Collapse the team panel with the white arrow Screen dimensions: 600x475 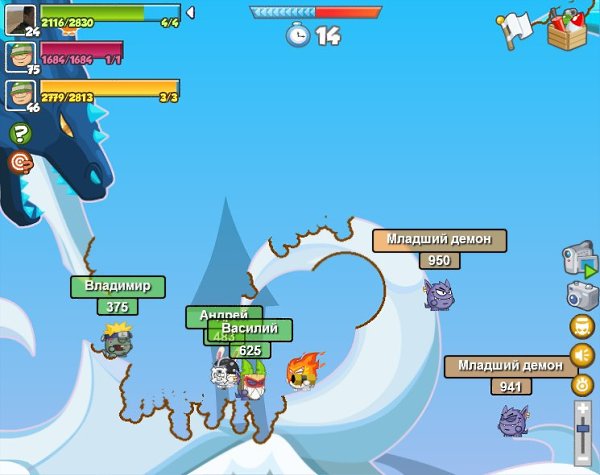click(191, 12)
